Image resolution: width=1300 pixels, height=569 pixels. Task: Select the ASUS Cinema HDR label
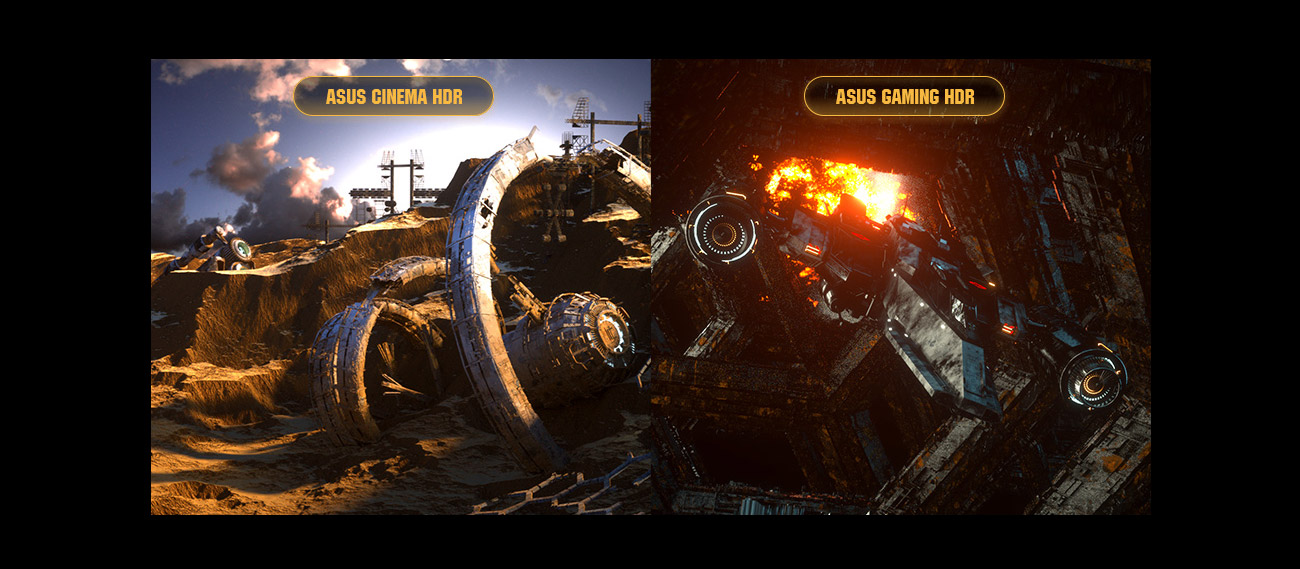point(393,96)
